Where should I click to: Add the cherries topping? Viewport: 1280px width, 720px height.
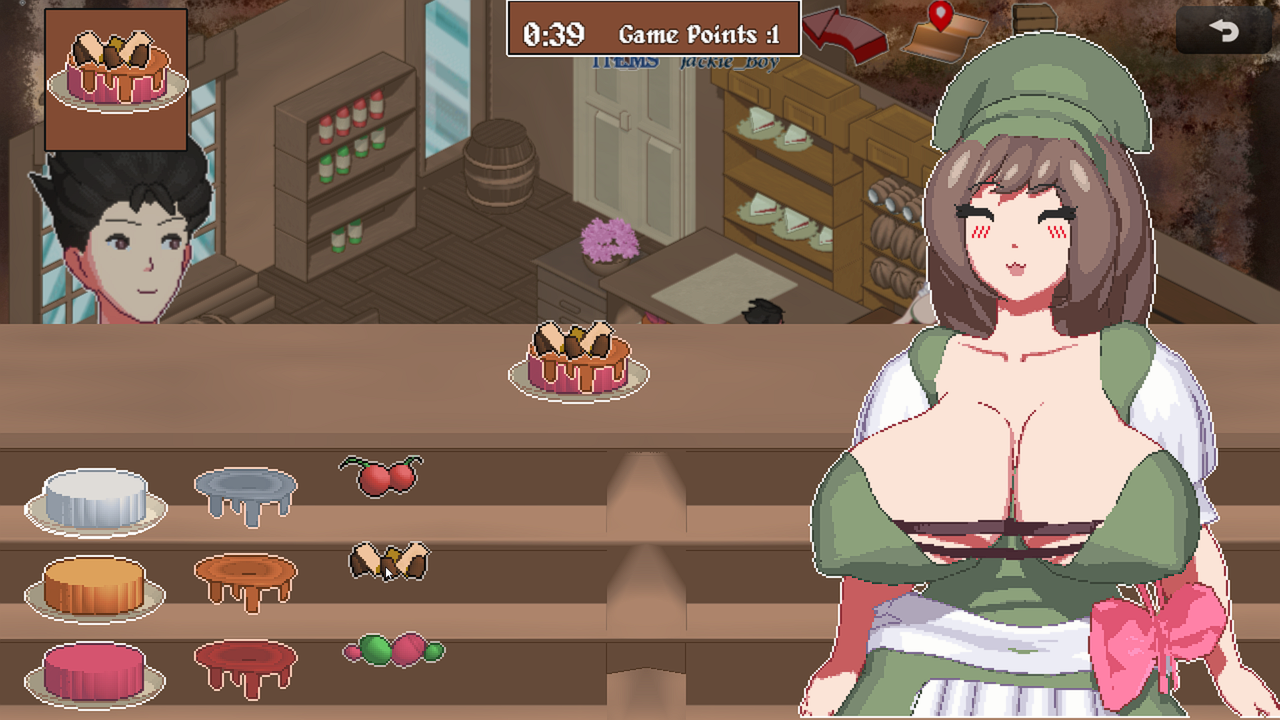click(x=382, y=476)
